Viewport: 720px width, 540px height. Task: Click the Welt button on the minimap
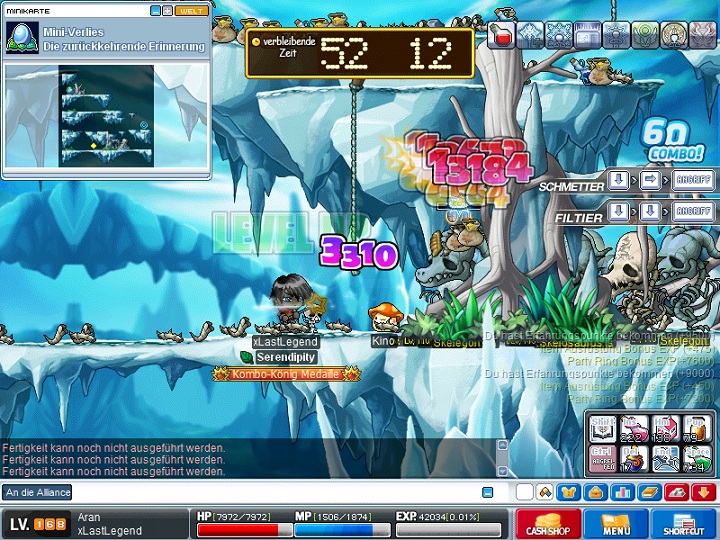191,11
